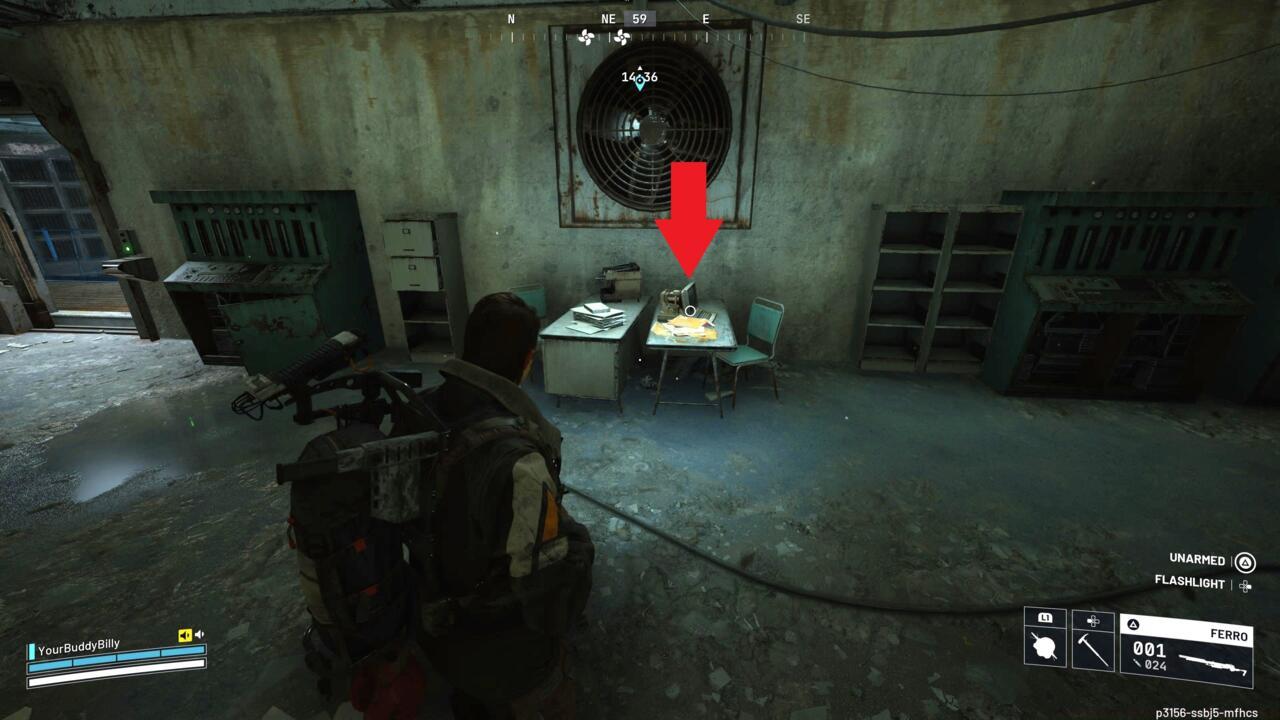Image resolution: width=1280 pixels, height=720 pixels.
Task: Click the ammo bullet icon beside 024
Action: [1137, 663]
